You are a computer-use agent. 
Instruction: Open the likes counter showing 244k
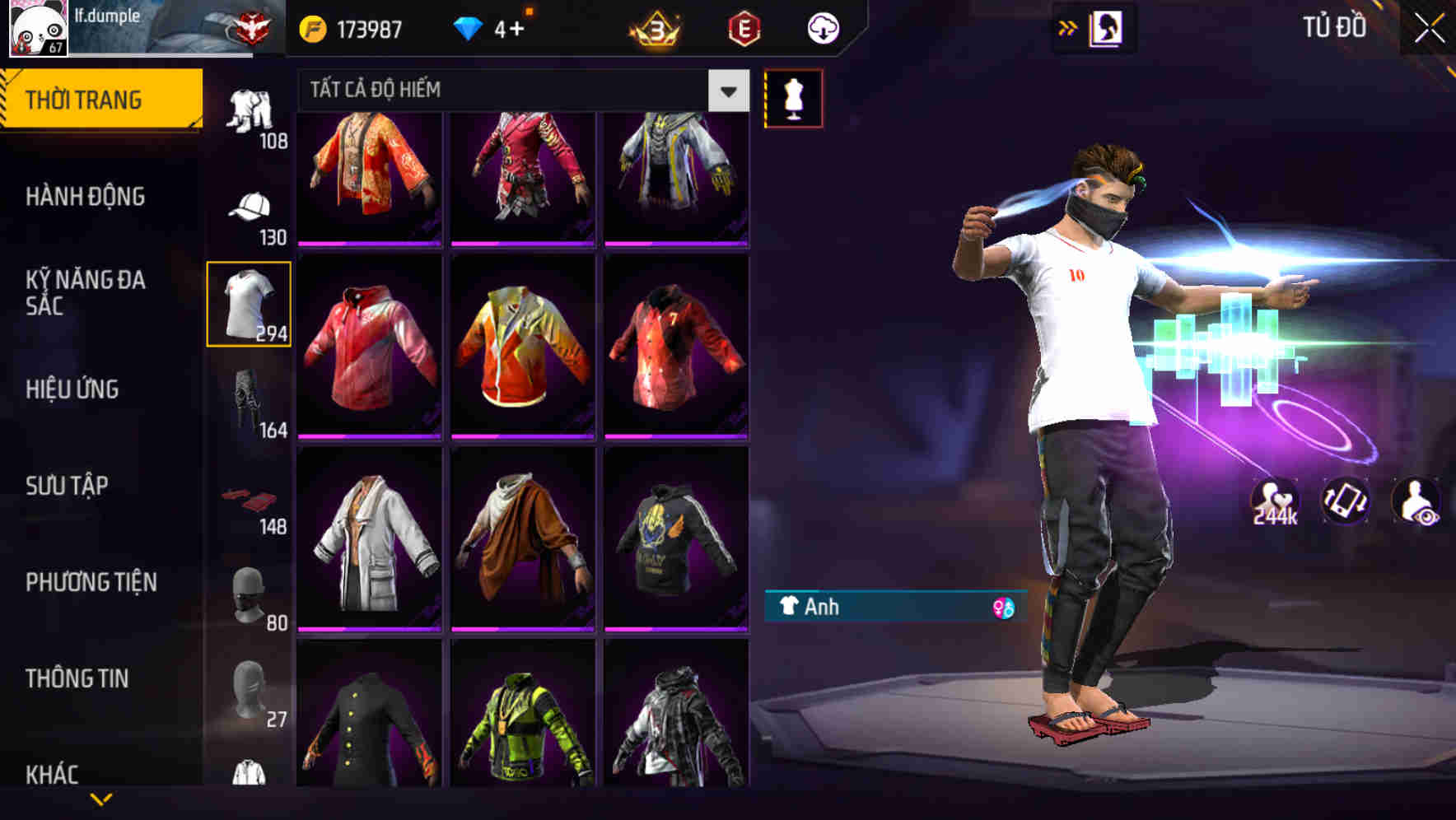coord(1276,501)
